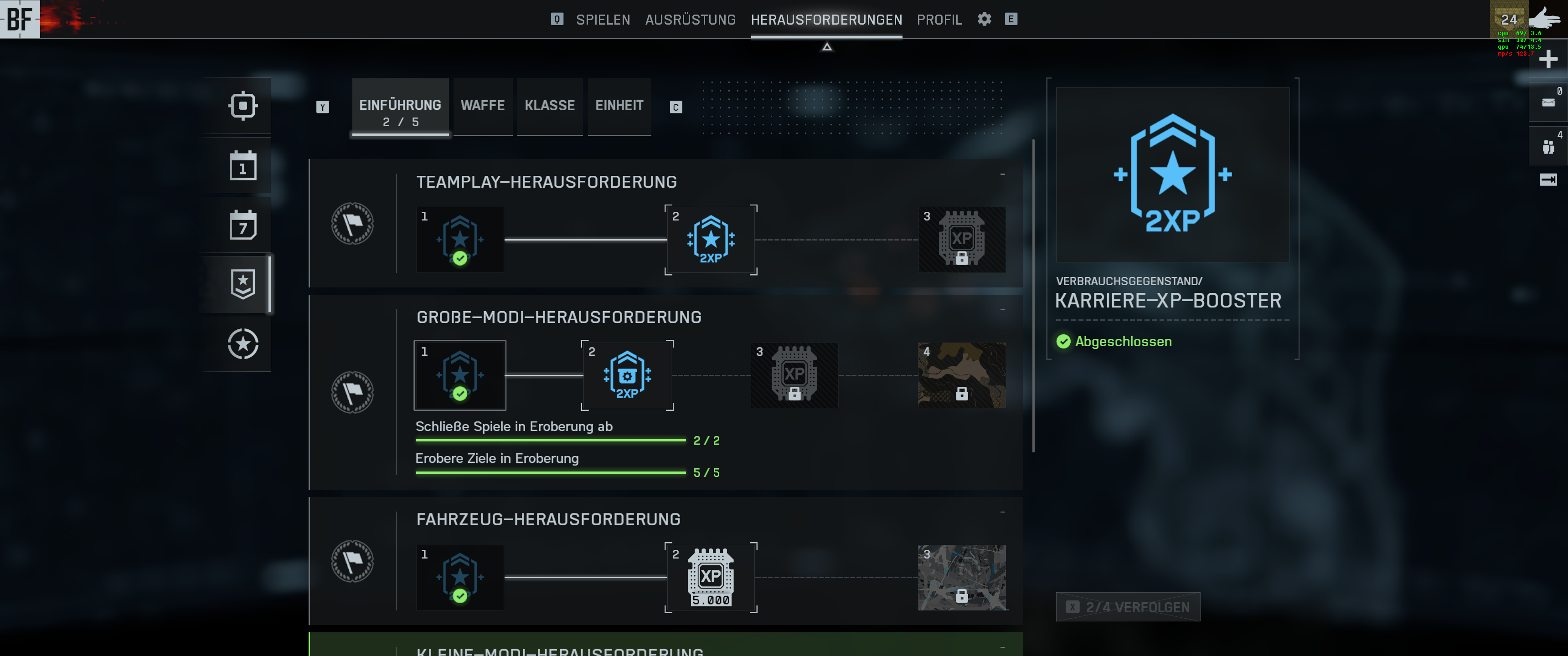Open the Spielen menu
This screenshot has width=1568, height=656.
pyautogui.click(x=603, y=20)
